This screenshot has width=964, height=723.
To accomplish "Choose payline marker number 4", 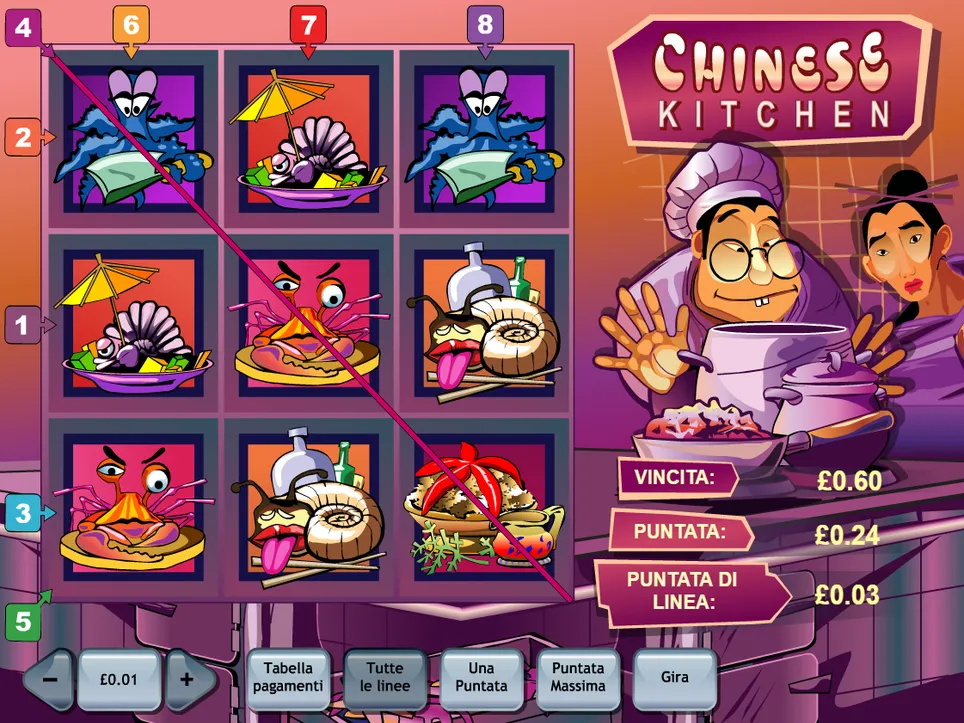I will pos(21,28).
